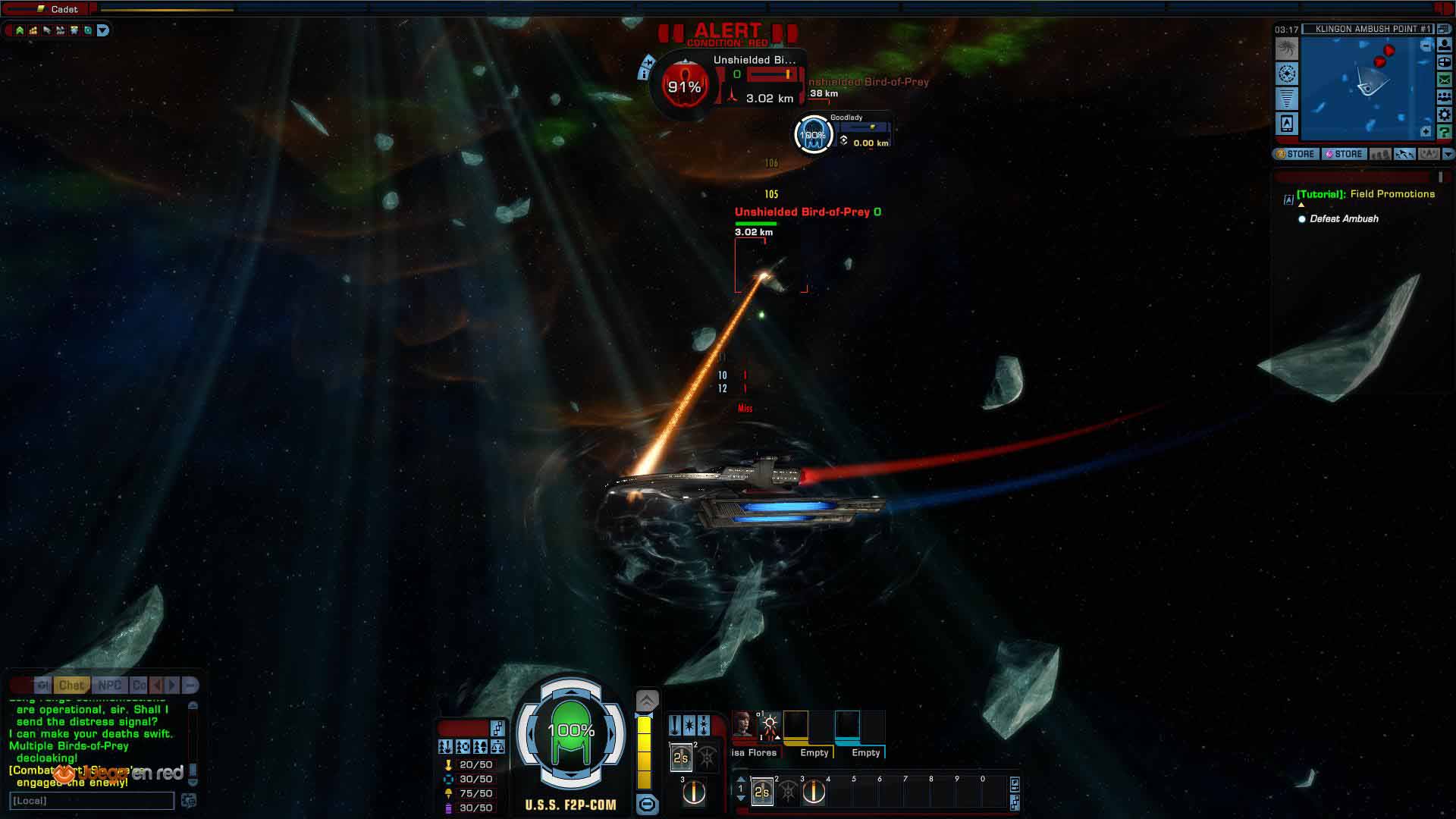Switch to the NPC chat tab
Image resolution: width=1456 pixels, height=819 pixels.
[x=110, y=685]
